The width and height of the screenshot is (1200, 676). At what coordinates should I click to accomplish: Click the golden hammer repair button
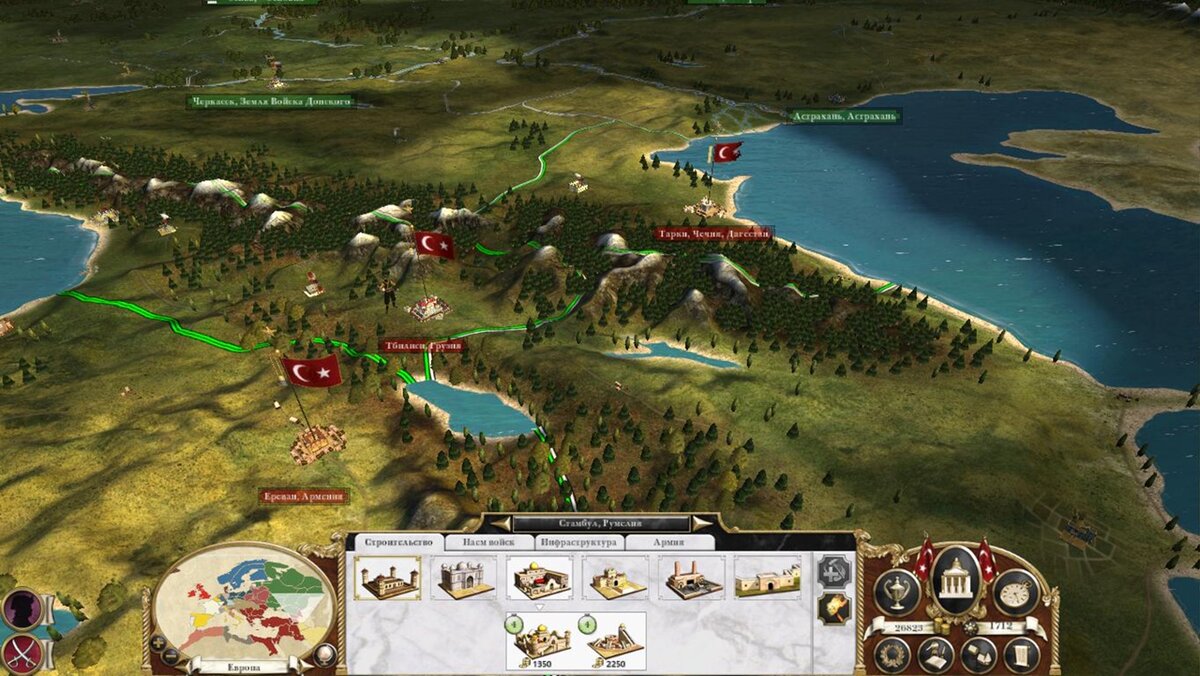tap(832, 607)
